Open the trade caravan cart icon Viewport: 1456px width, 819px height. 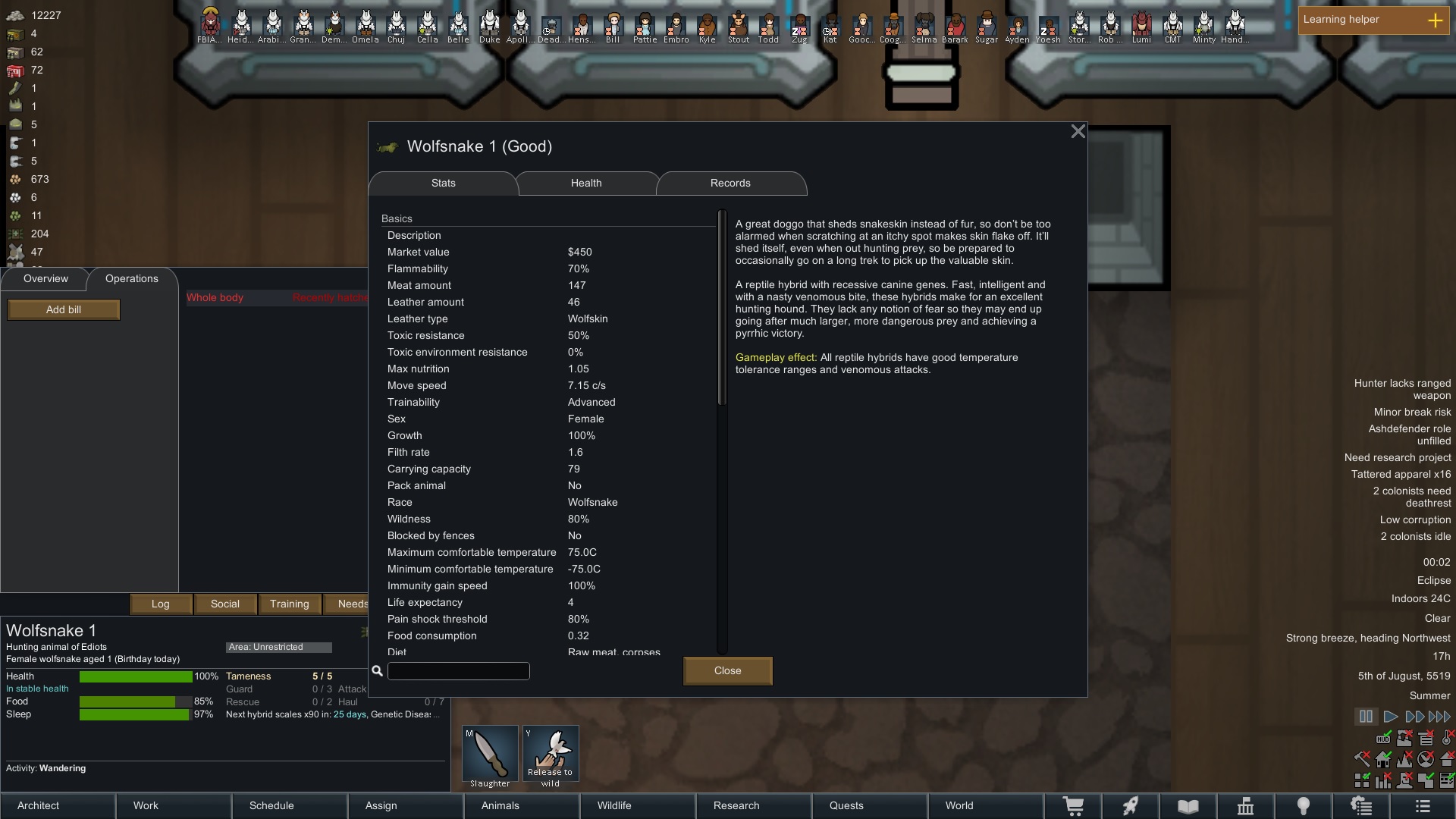[x=1075, y=806]
